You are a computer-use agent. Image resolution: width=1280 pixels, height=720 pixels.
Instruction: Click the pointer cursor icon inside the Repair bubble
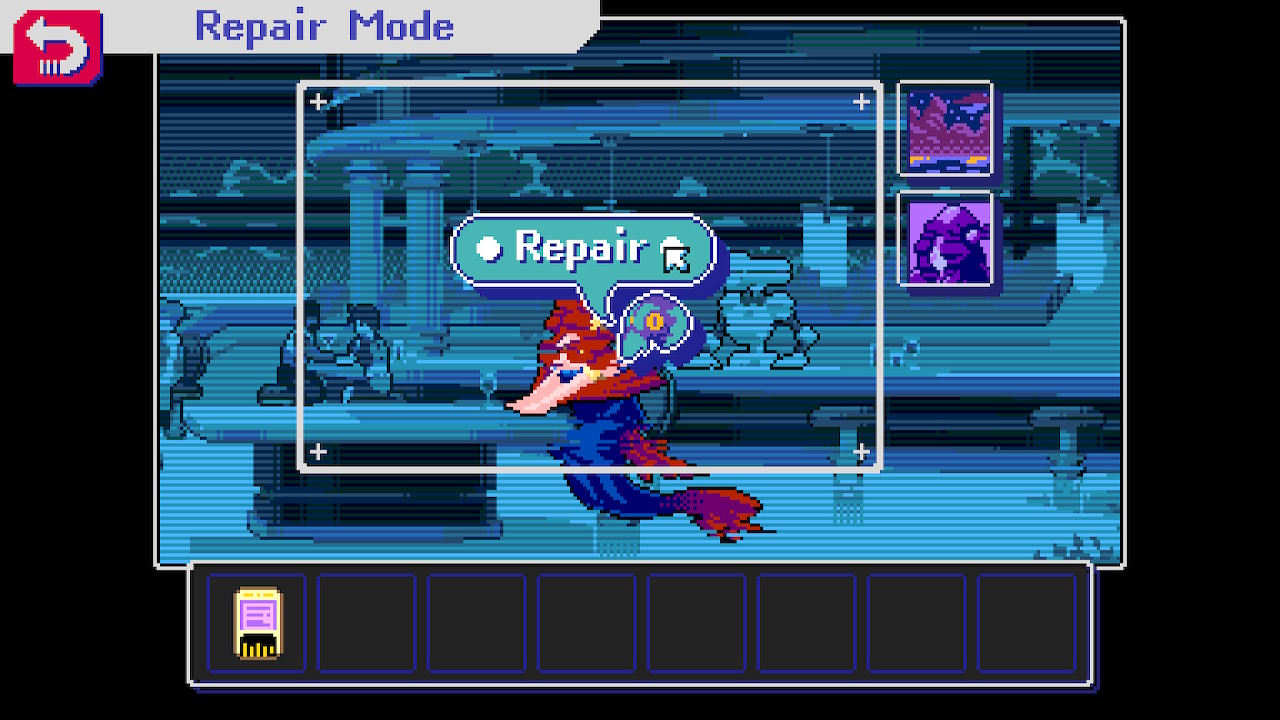(x=676, y=258)
